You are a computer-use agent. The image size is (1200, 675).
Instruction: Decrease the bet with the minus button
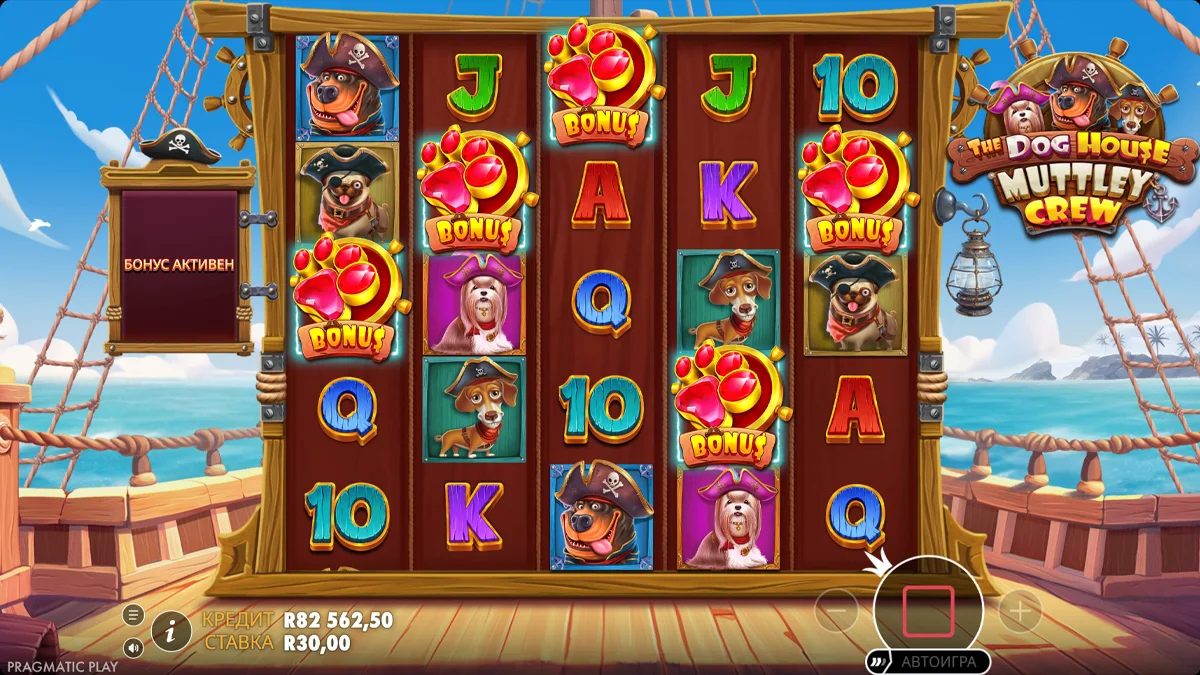point(836,610)
